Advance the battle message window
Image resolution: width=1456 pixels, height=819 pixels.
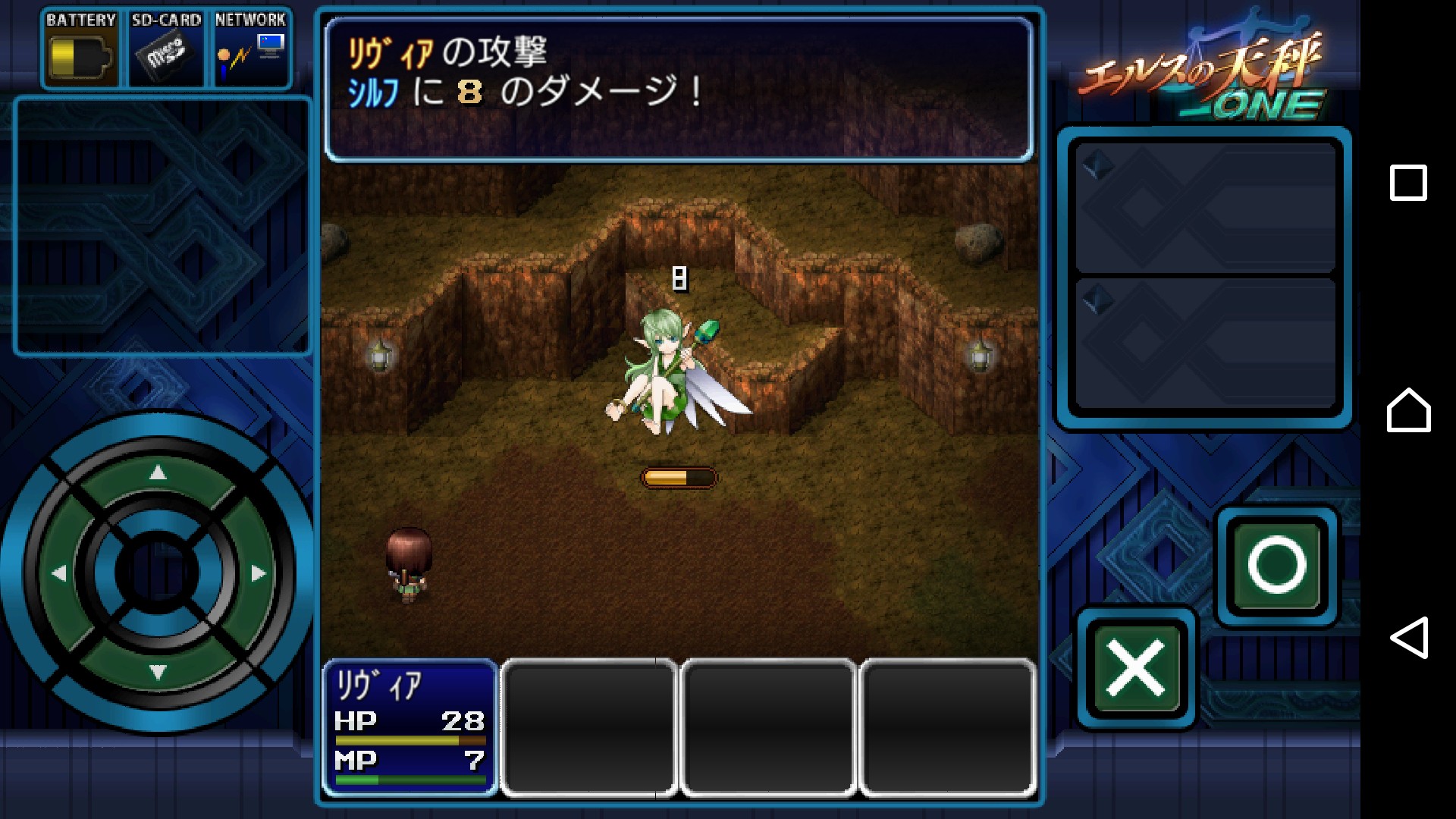coord(679,89)
